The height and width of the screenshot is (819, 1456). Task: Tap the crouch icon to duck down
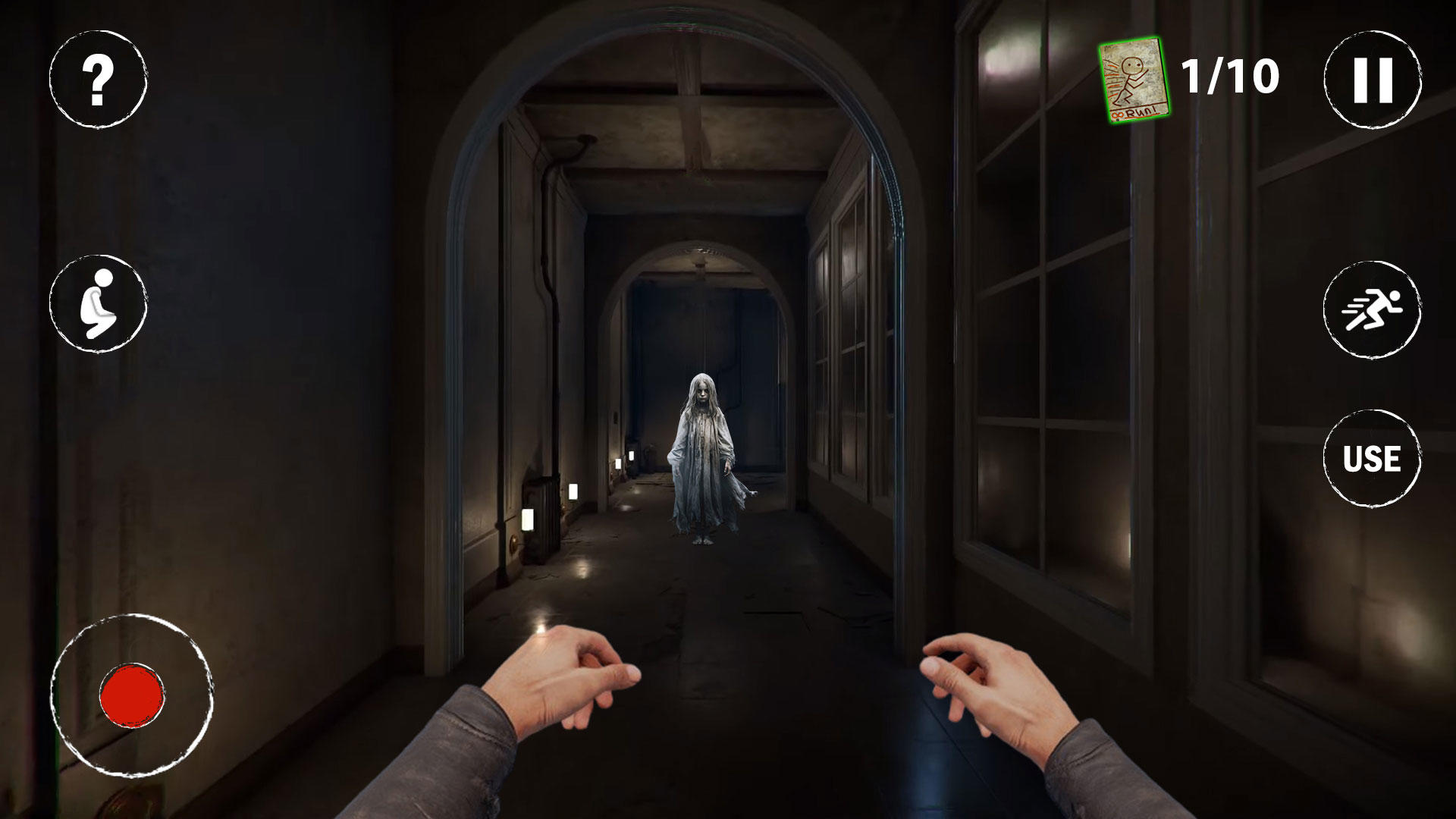pos(97,303)
